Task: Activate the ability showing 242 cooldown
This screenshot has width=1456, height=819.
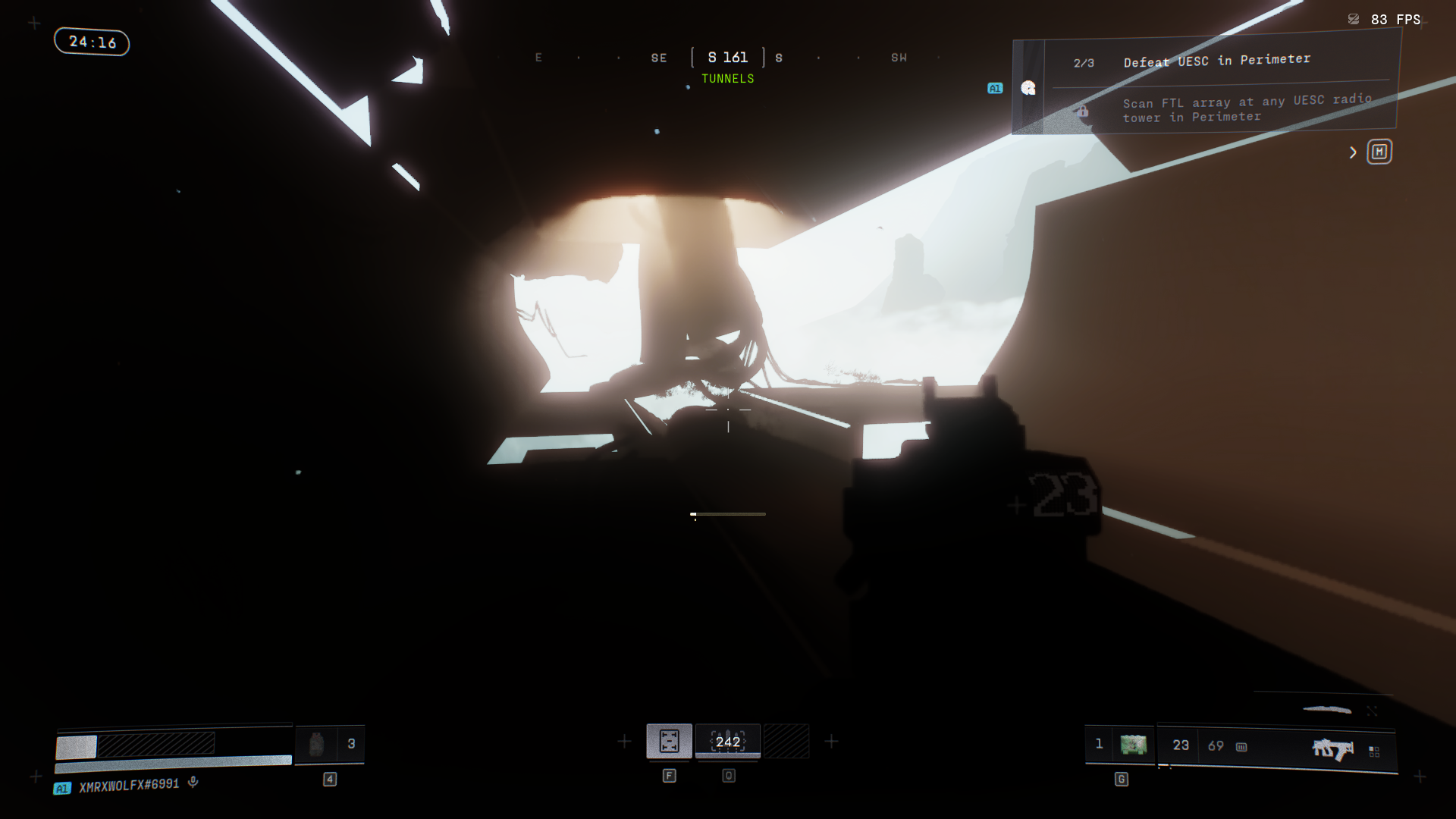Action: click(x=727, y=741)
